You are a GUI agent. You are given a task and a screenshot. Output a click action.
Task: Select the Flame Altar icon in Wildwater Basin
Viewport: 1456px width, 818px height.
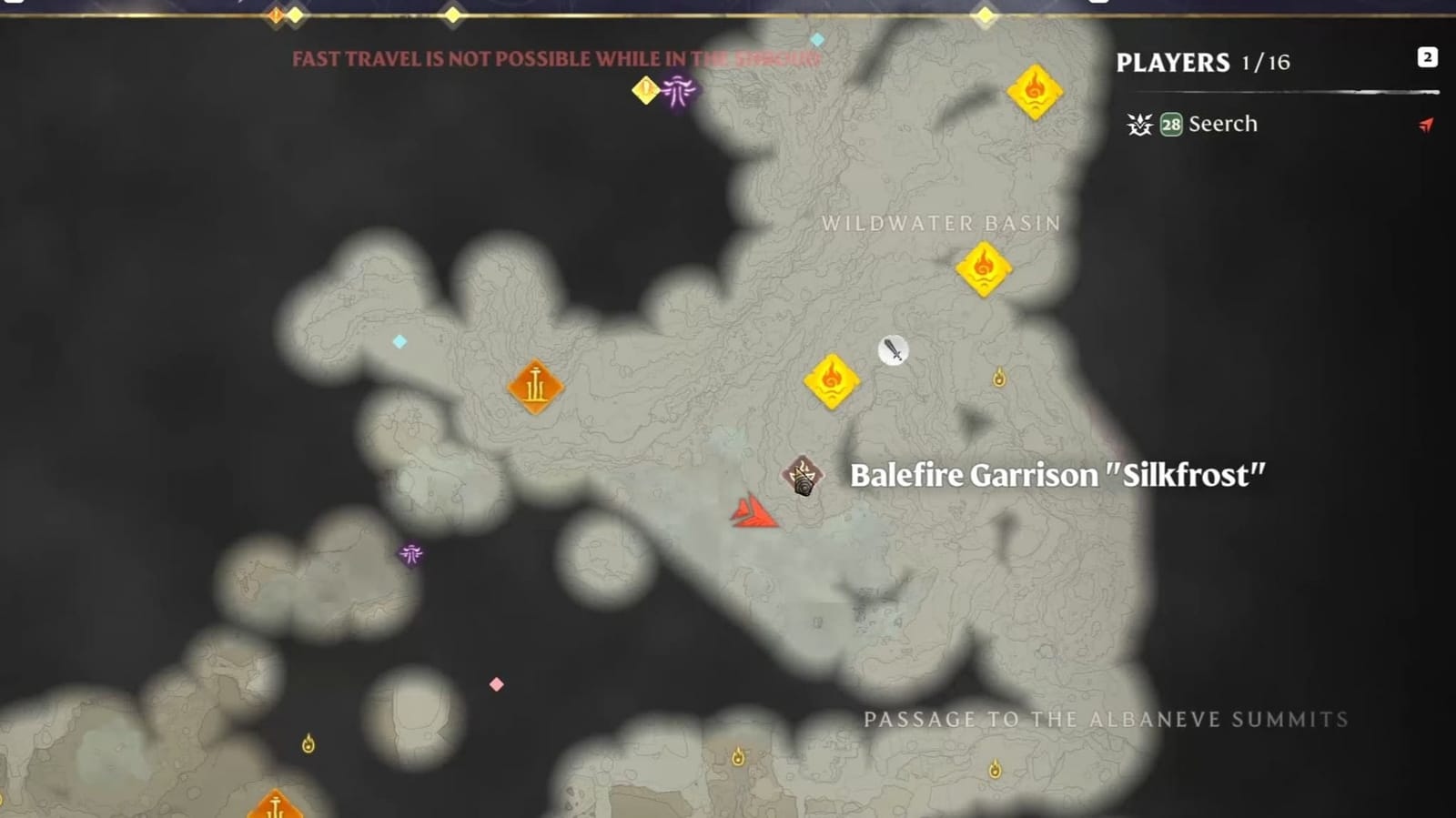click(x=986, y=270)
